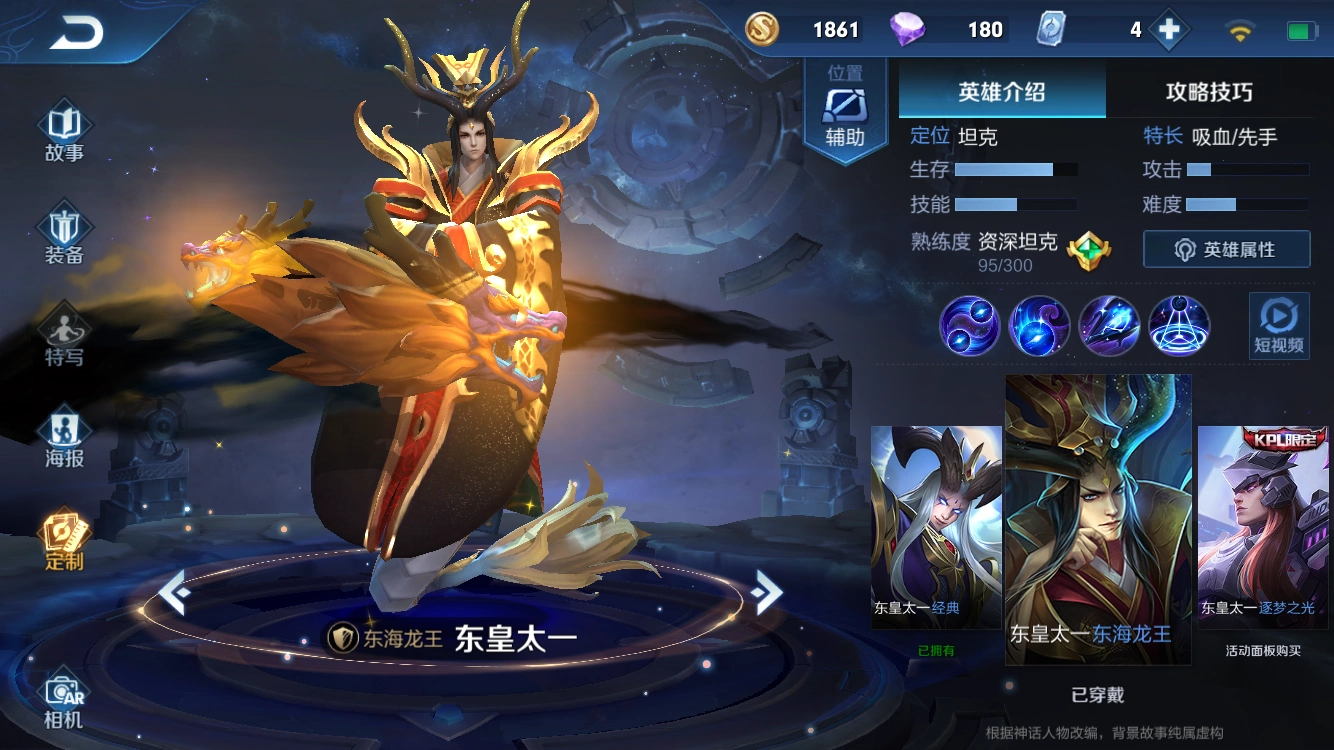The image size is (1334, 750).
Task: Switch to the 英雄介绍 tab
Action: click(x=1002, y=92)
